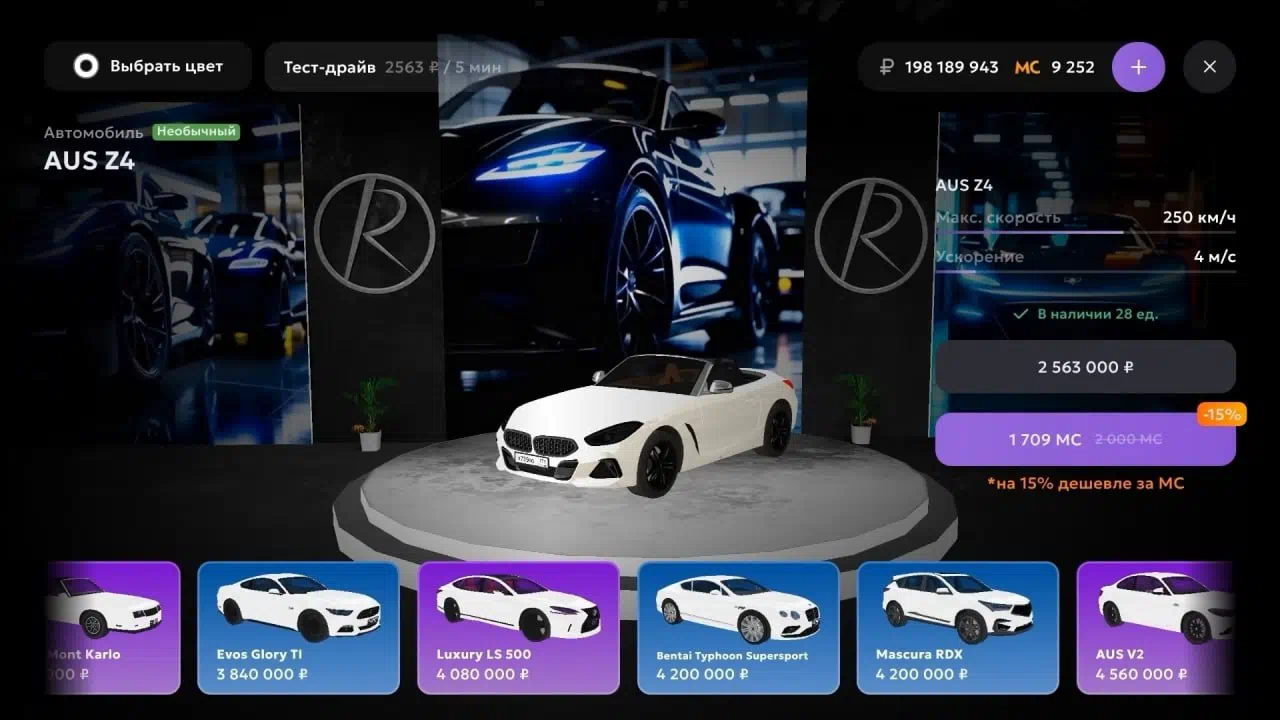Image resolution: width=1280 pixels, height=720 pixels.
Task: Purchase the car for 1 709 MC
Action: (x=1085, y=439)
